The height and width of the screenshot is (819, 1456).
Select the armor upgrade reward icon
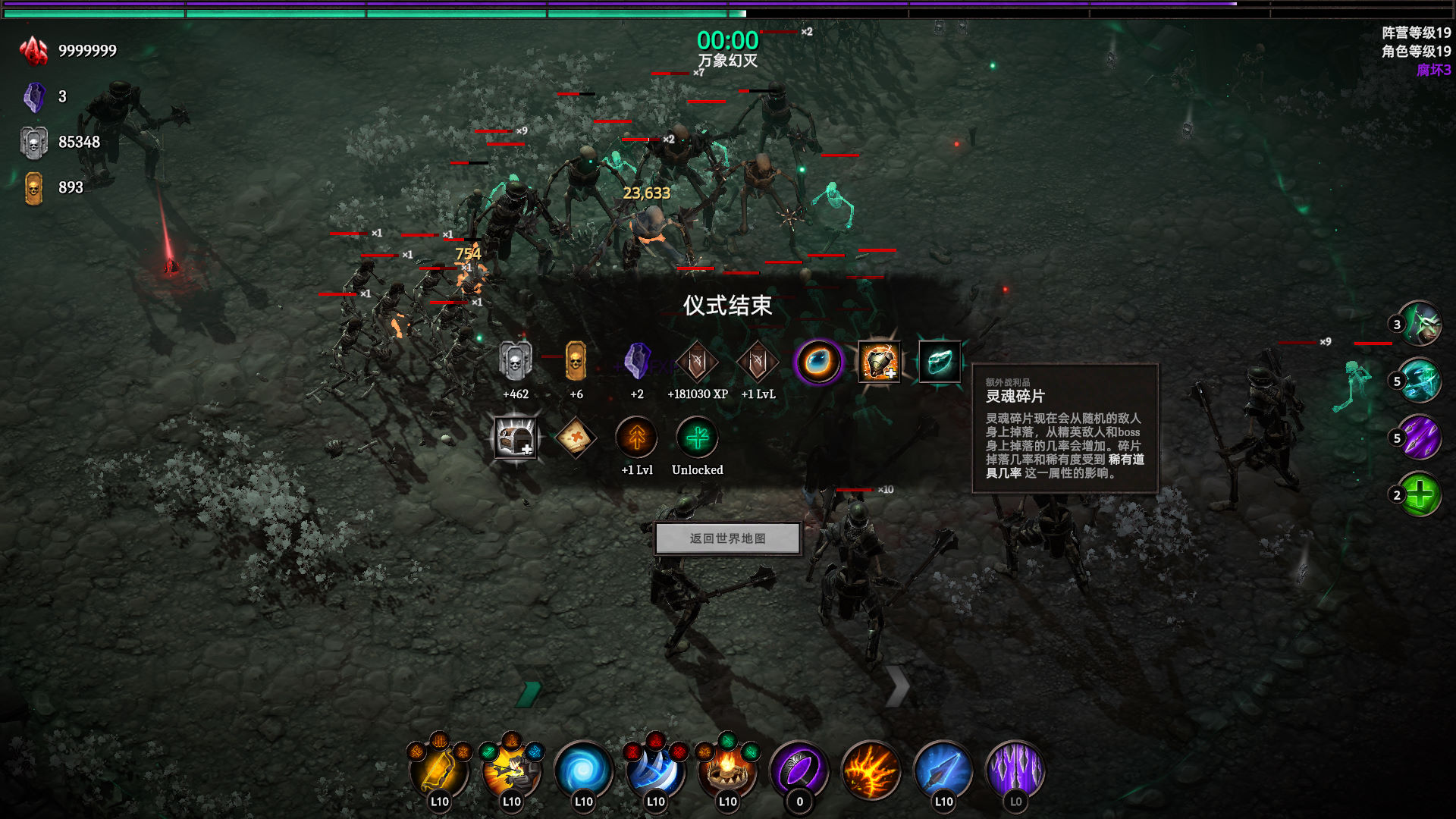coord(878,362)
